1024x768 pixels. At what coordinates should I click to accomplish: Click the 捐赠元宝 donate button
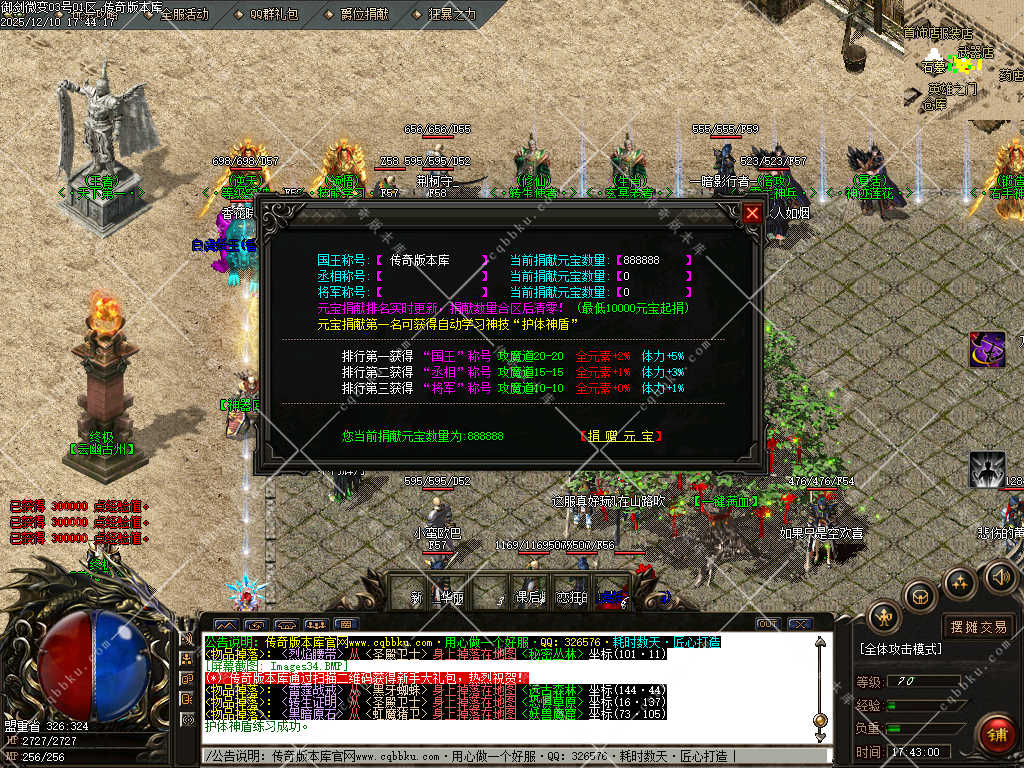(621, 436)
